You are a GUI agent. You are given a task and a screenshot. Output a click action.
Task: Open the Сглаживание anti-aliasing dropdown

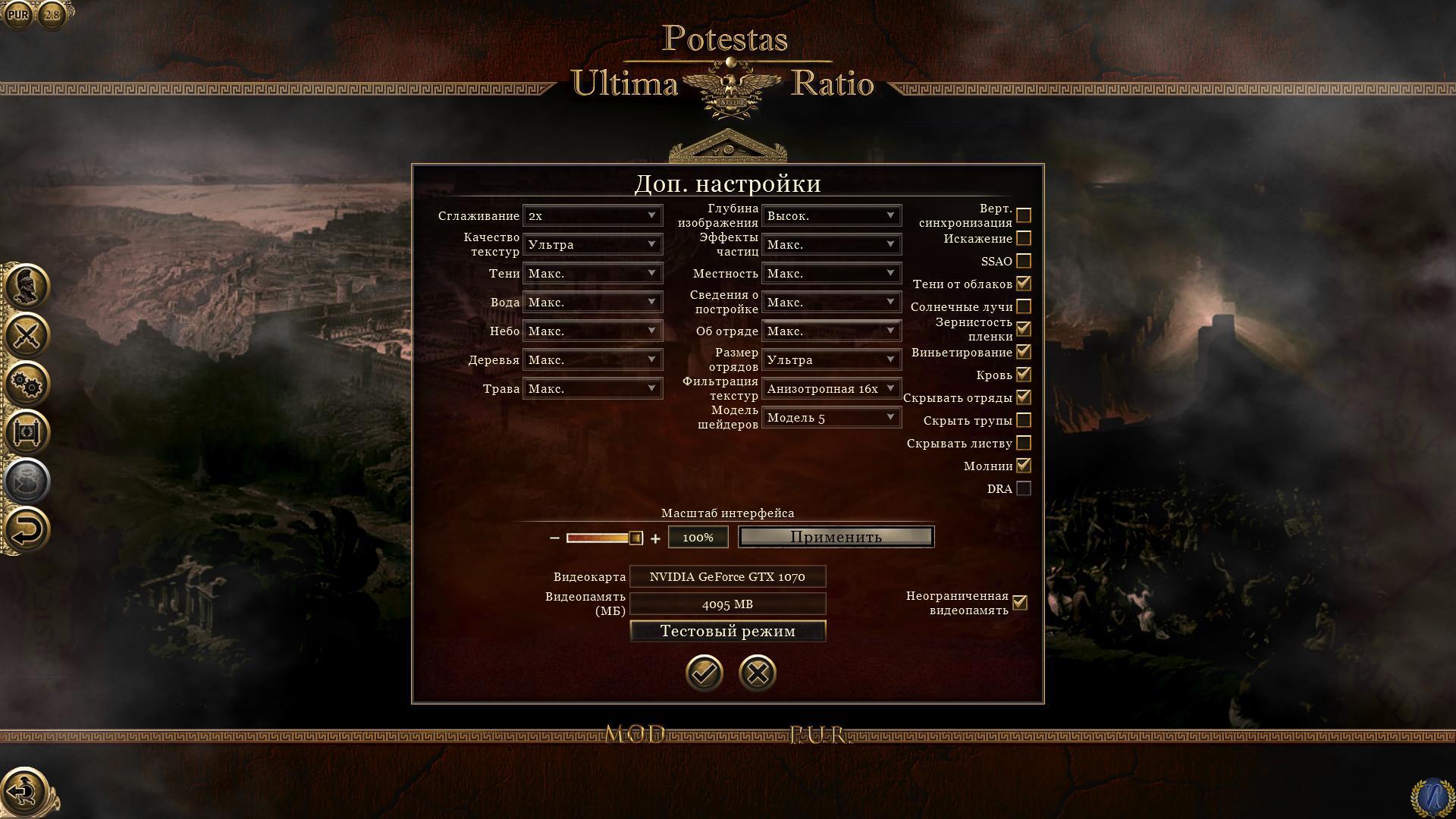[592, 215]
